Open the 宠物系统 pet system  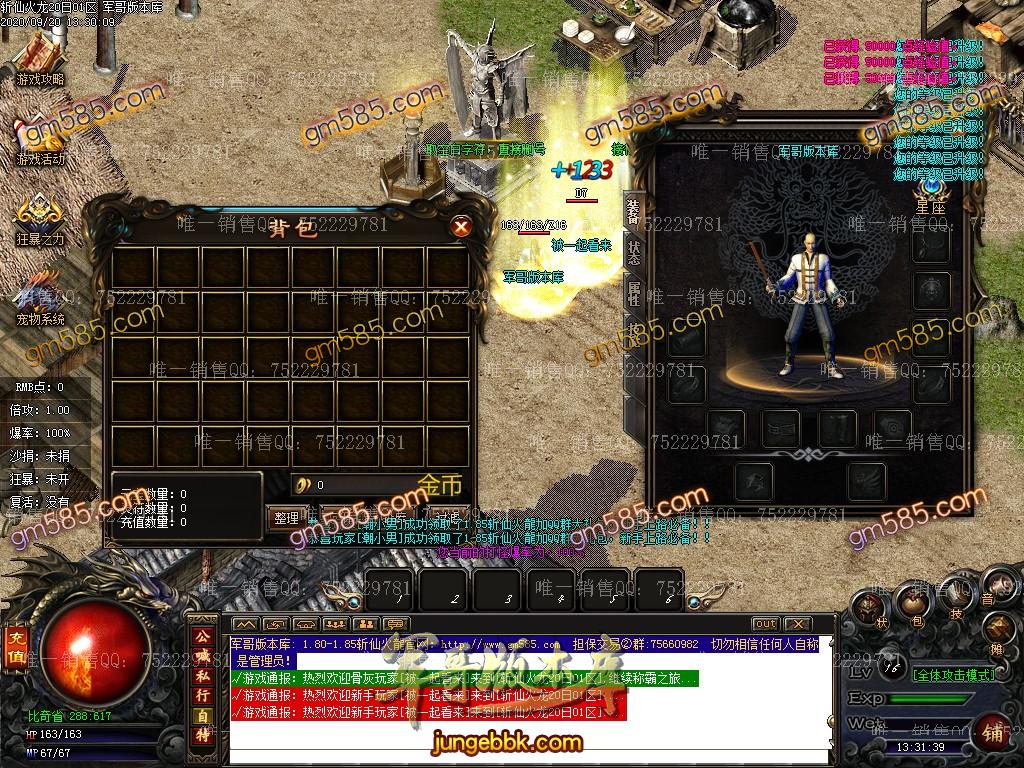(x=40, y=298)
